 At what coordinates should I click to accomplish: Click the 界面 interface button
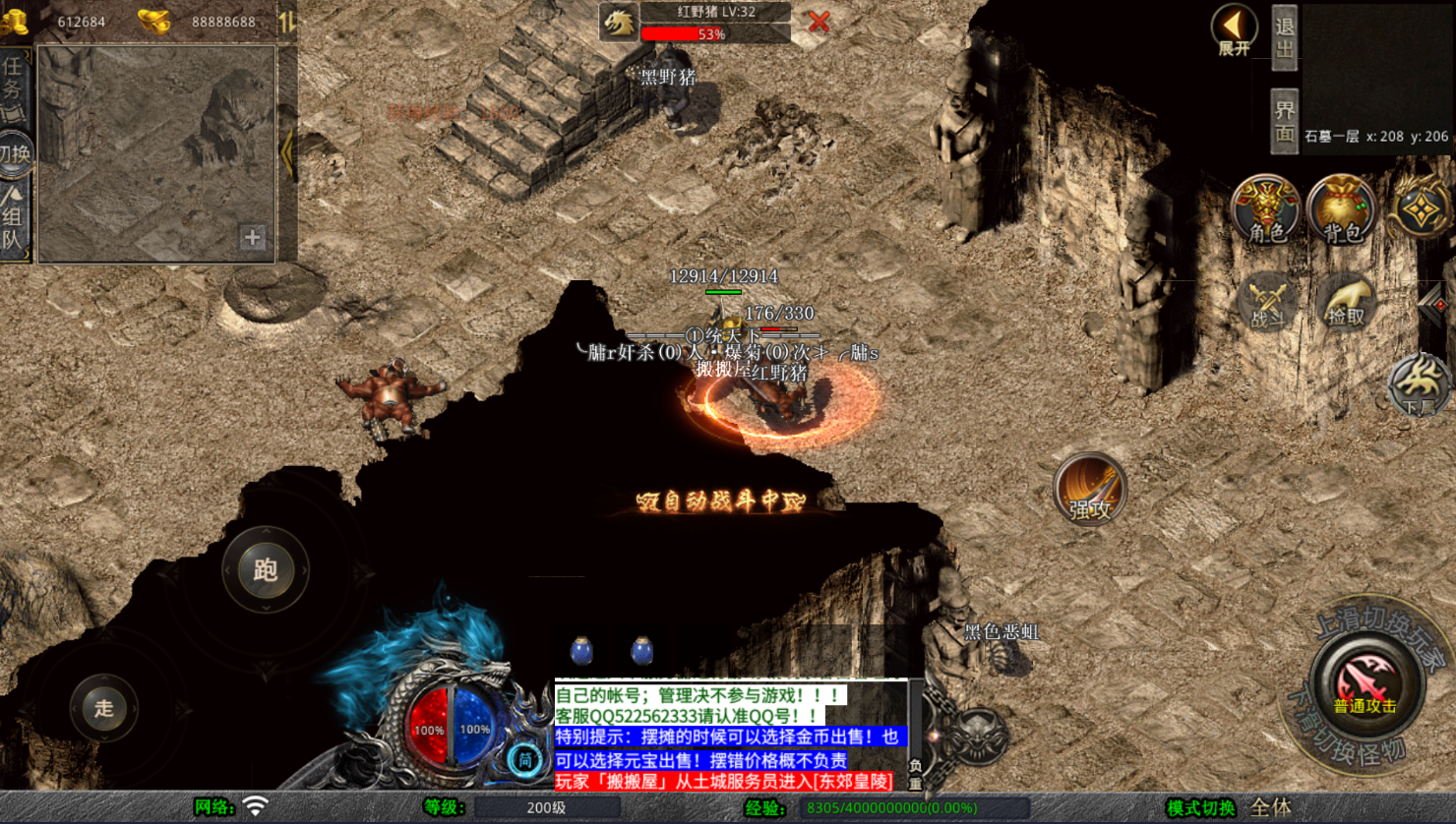(1284, 121)
